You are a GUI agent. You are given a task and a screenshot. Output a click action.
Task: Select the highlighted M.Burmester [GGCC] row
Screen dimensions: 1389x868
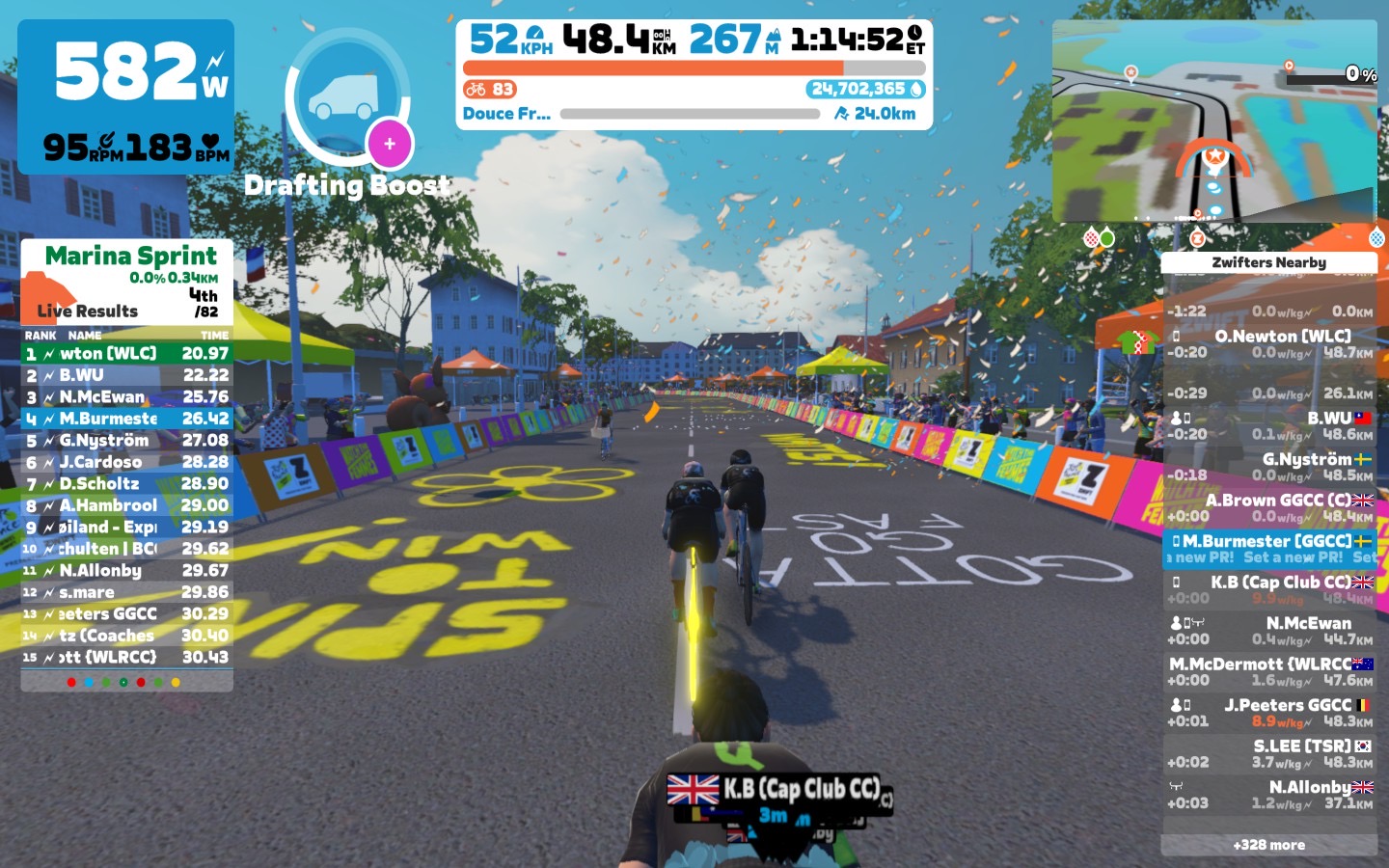click(1269, 549)
